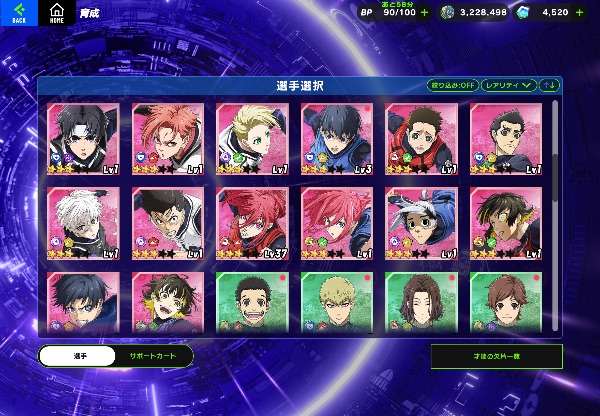This screenshot has width=600, height=416.
Task: Pick the green long brown-haired player card
Action: 421,300
